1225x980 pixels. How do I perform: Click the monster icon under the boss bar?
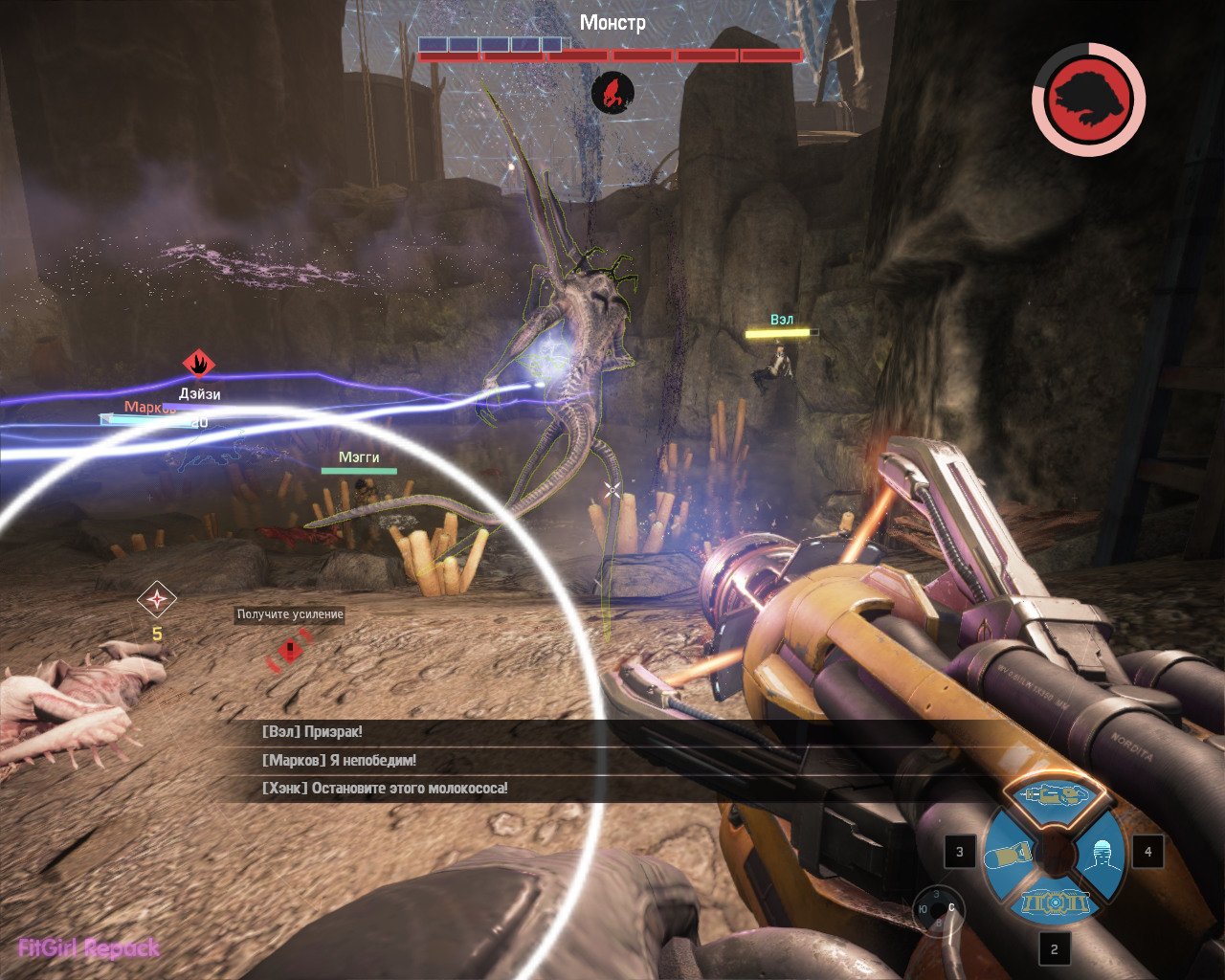coord(612,93)
